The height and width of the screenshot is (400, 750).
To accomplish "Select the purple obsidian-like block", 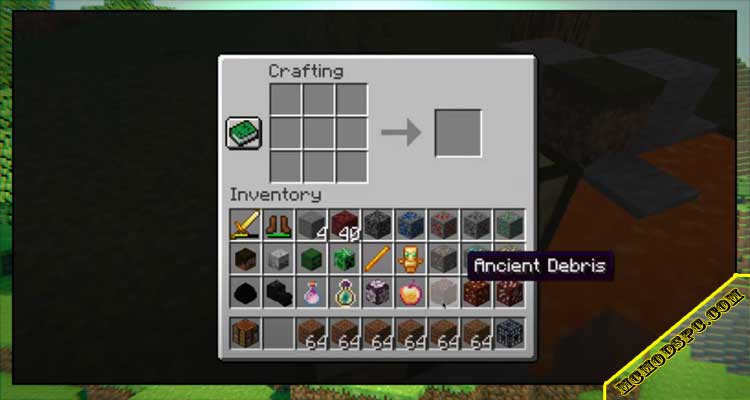I will point(377,293).
